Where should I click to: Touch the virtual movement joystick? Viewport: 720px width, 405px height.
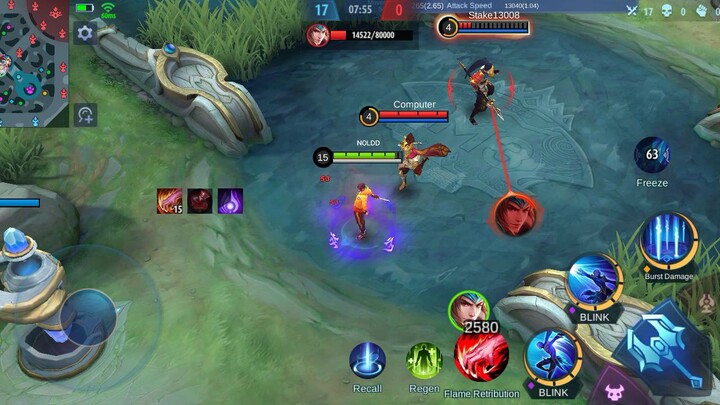point(87,317)
